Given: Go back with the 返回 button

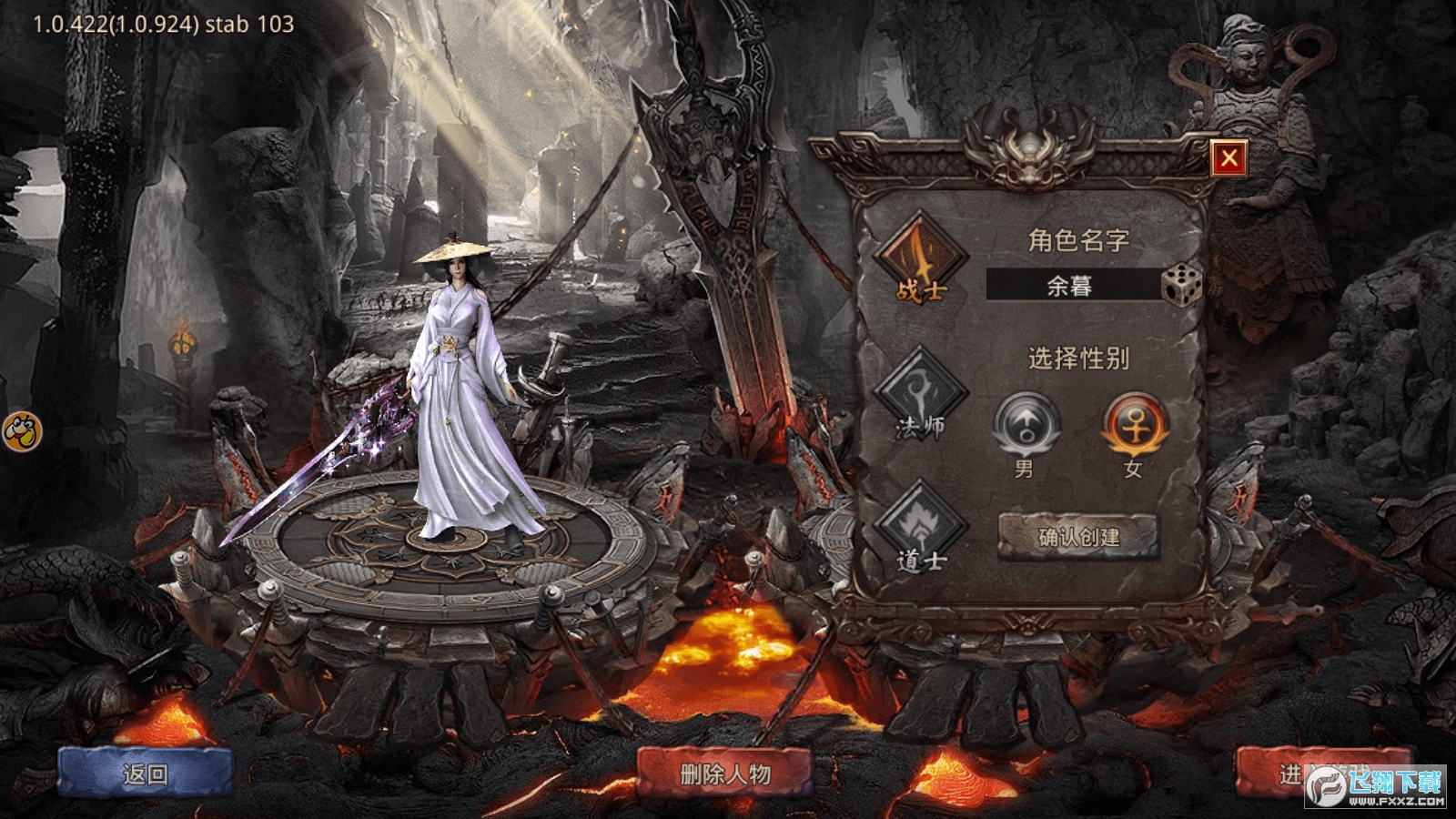Looking at the screenshot, I should coord(146,773).
